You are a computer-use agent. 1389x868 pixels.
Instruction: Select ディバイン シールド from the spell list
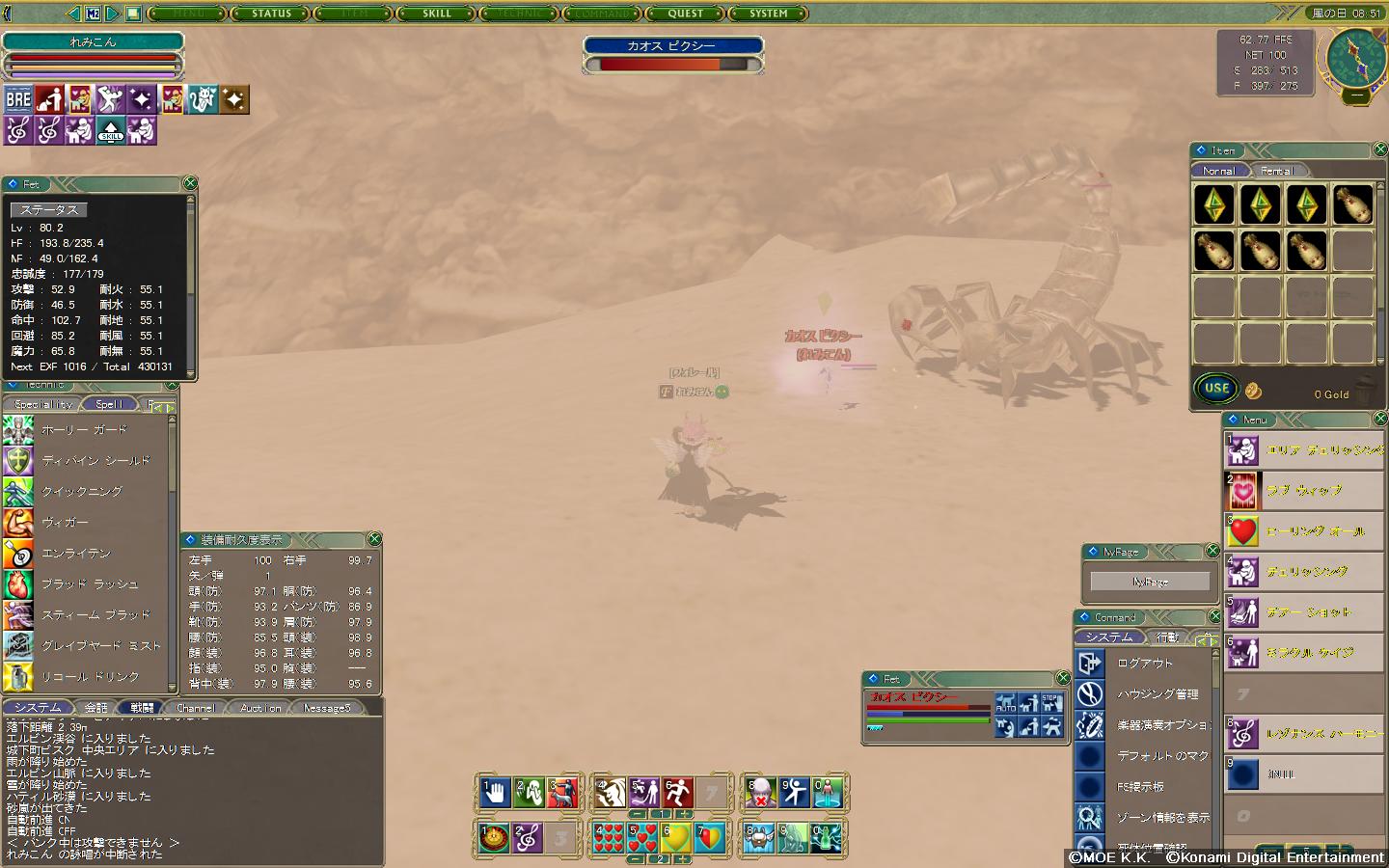click(95, 461)
